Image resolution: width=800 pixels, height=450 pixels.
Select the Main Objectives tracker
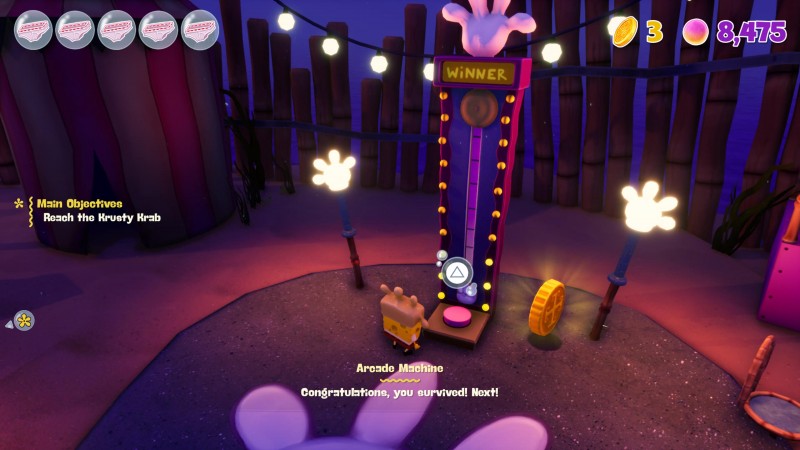(x=80, y=204)
